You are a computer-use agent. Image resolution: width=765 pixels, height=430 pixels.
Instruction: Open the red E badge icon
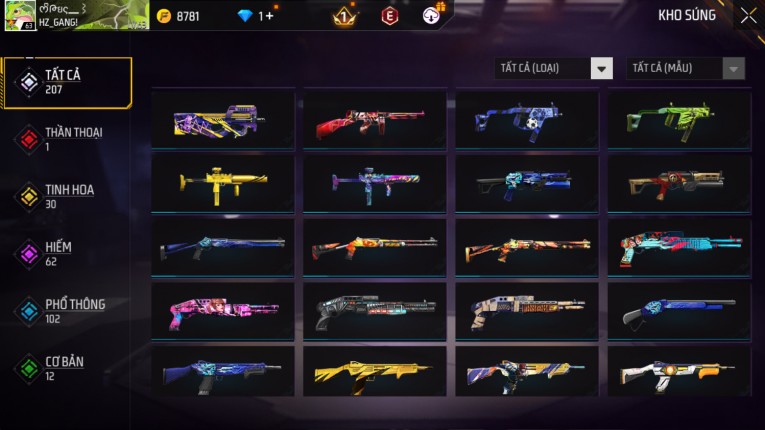click(x=390, y=16)
